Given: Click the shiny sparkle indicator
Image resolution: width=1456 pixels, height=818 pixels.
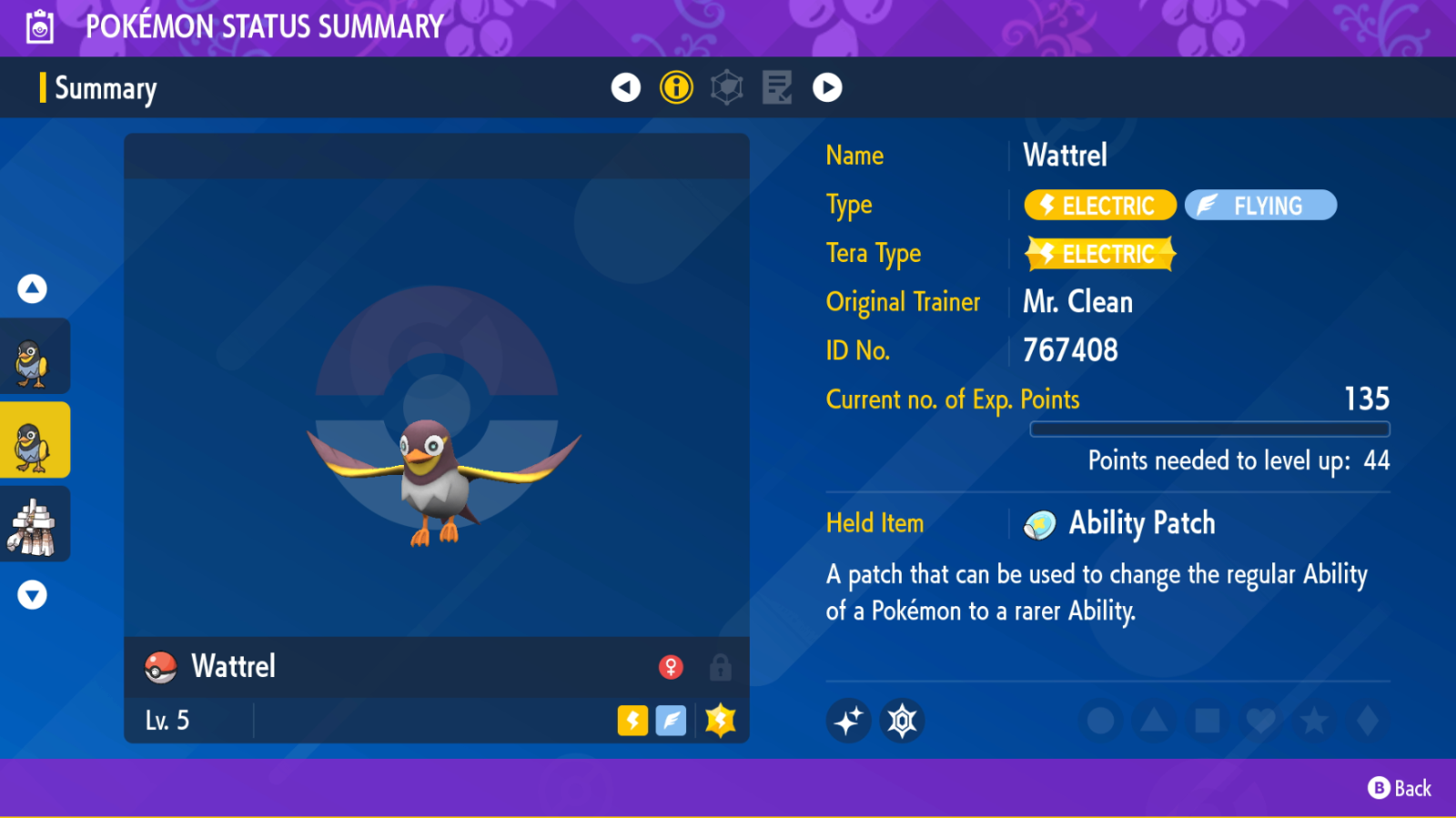Looking at the screenshot, I should 848,721.
